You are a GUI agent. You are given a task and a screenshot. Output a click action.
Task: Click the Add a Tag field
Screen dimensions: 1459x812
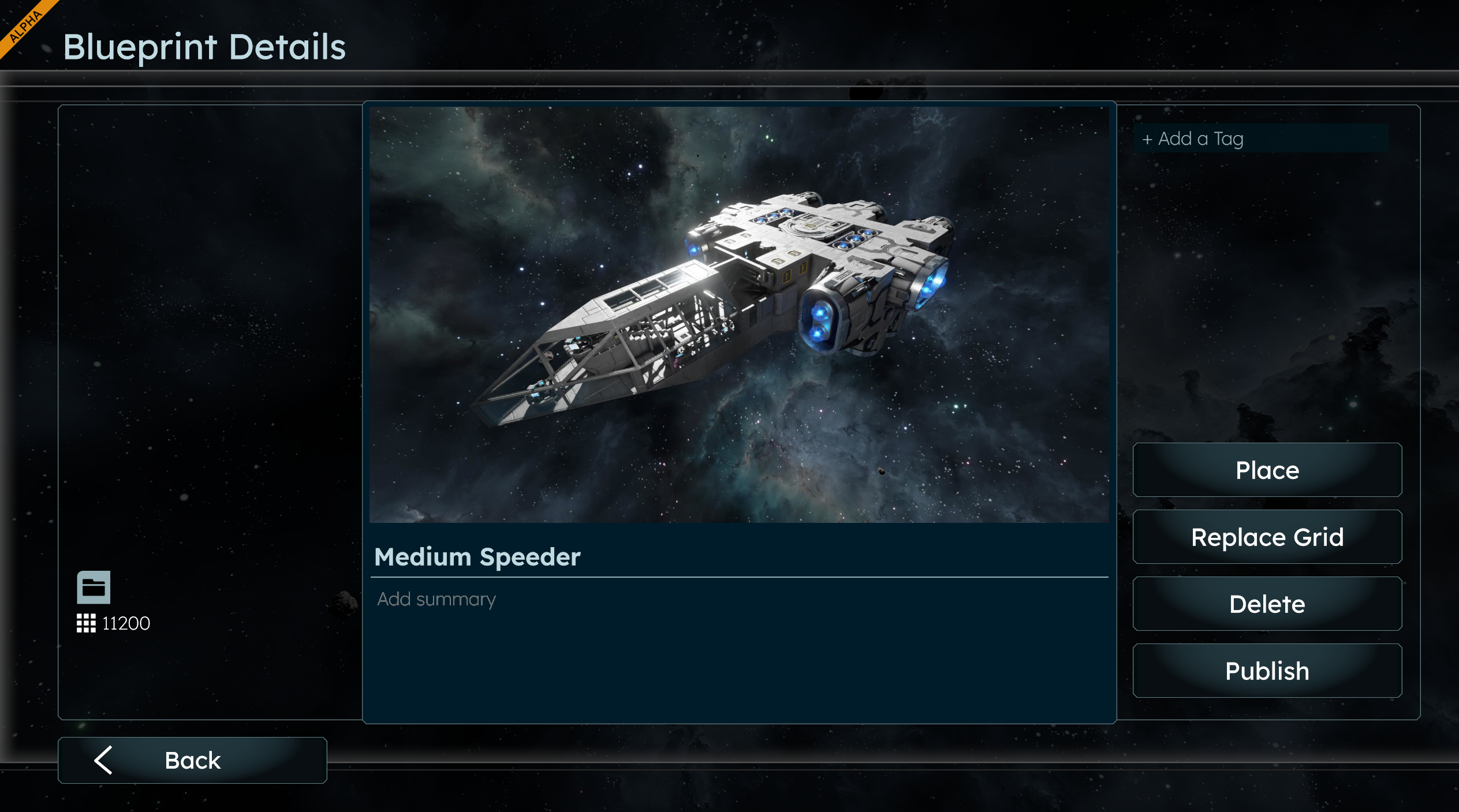(x=1260, y=139)
